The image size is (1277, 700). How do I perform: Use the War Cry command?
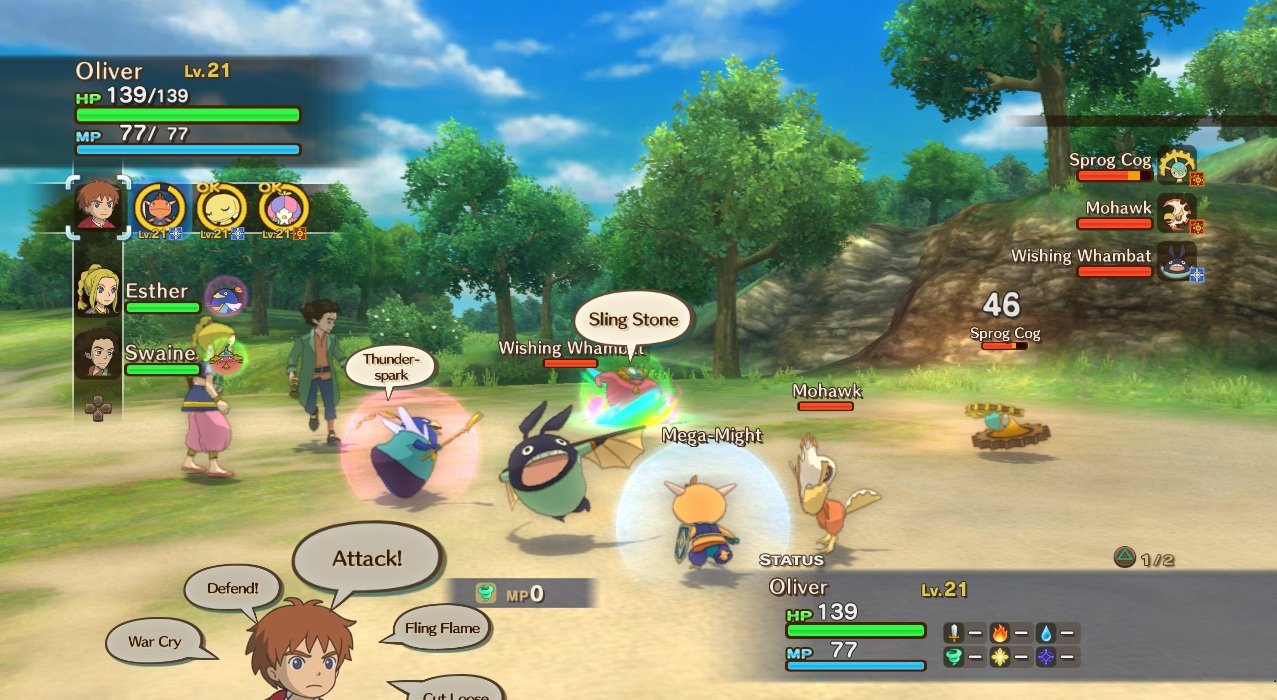[156, 642]
